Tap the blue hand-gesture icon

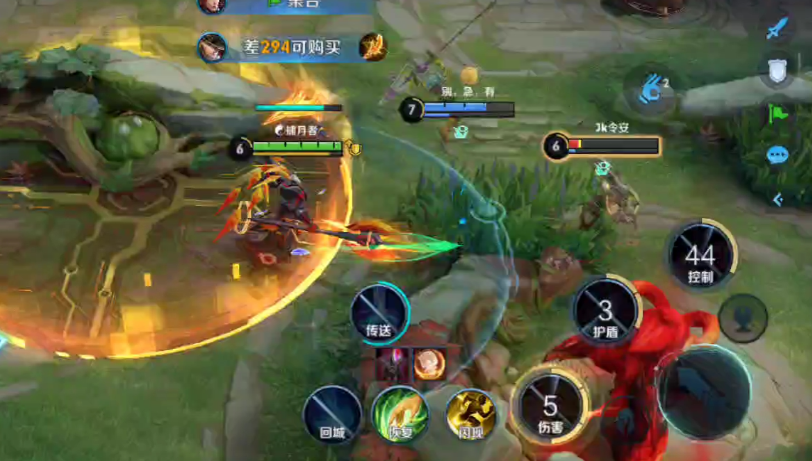(651, 88)
